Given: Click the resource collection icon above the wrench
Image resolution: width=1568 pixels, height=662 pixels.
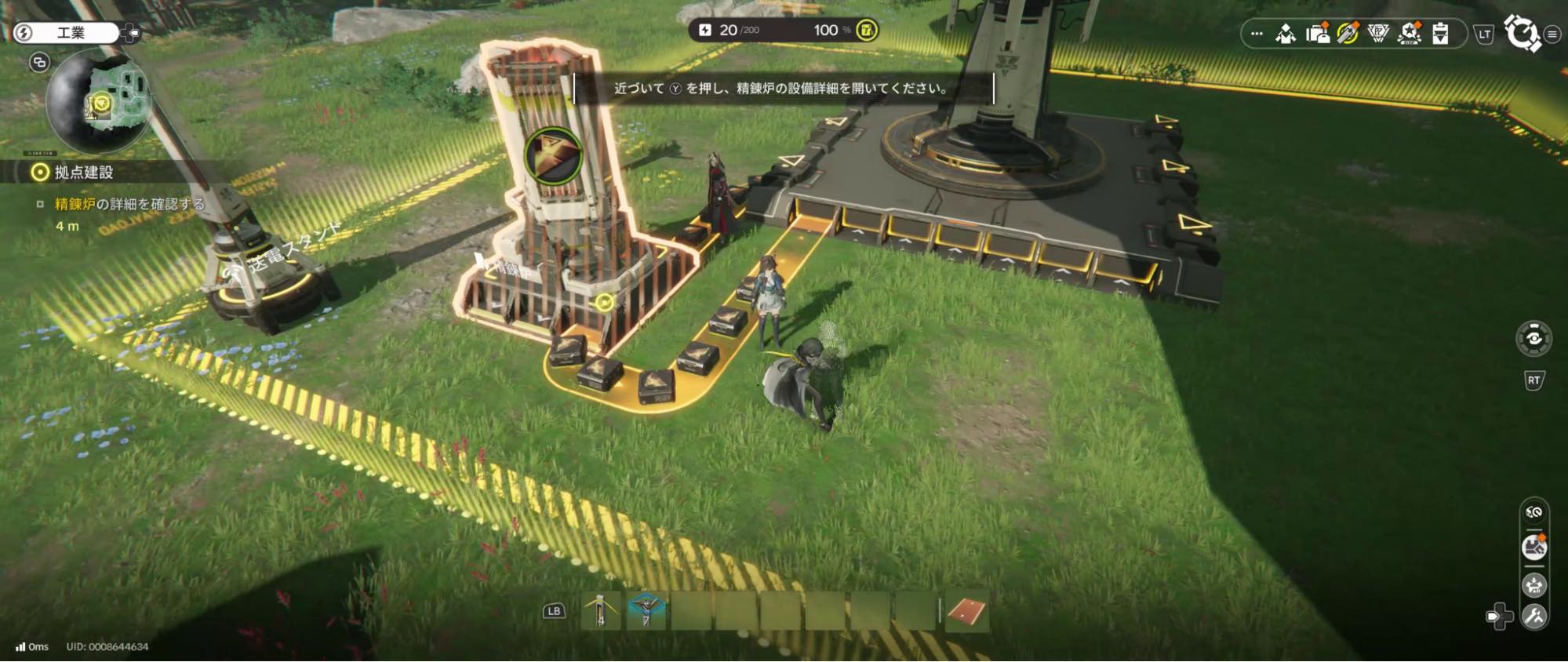Looking at the screenshot, I should (x=1534, y=584).
